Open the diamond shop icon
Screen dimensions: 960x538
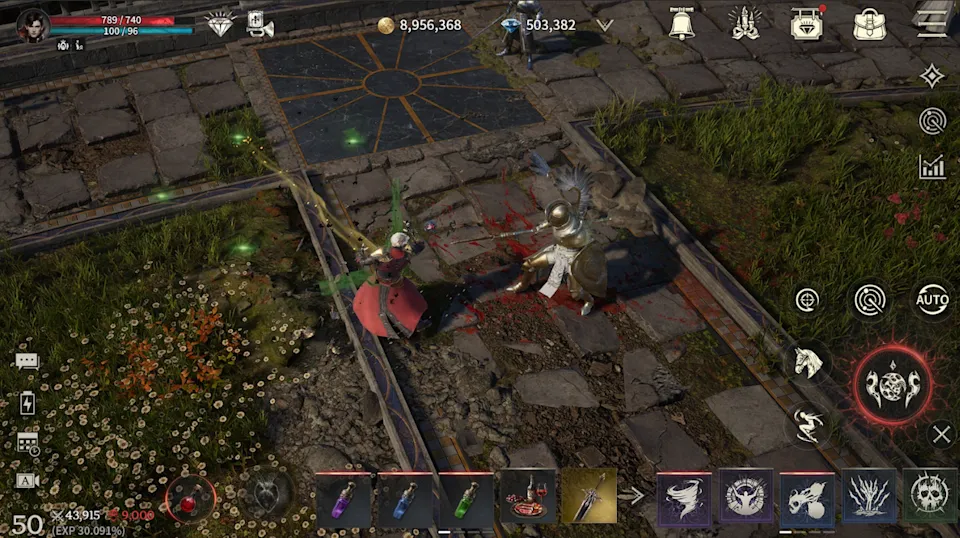point(219,24)
